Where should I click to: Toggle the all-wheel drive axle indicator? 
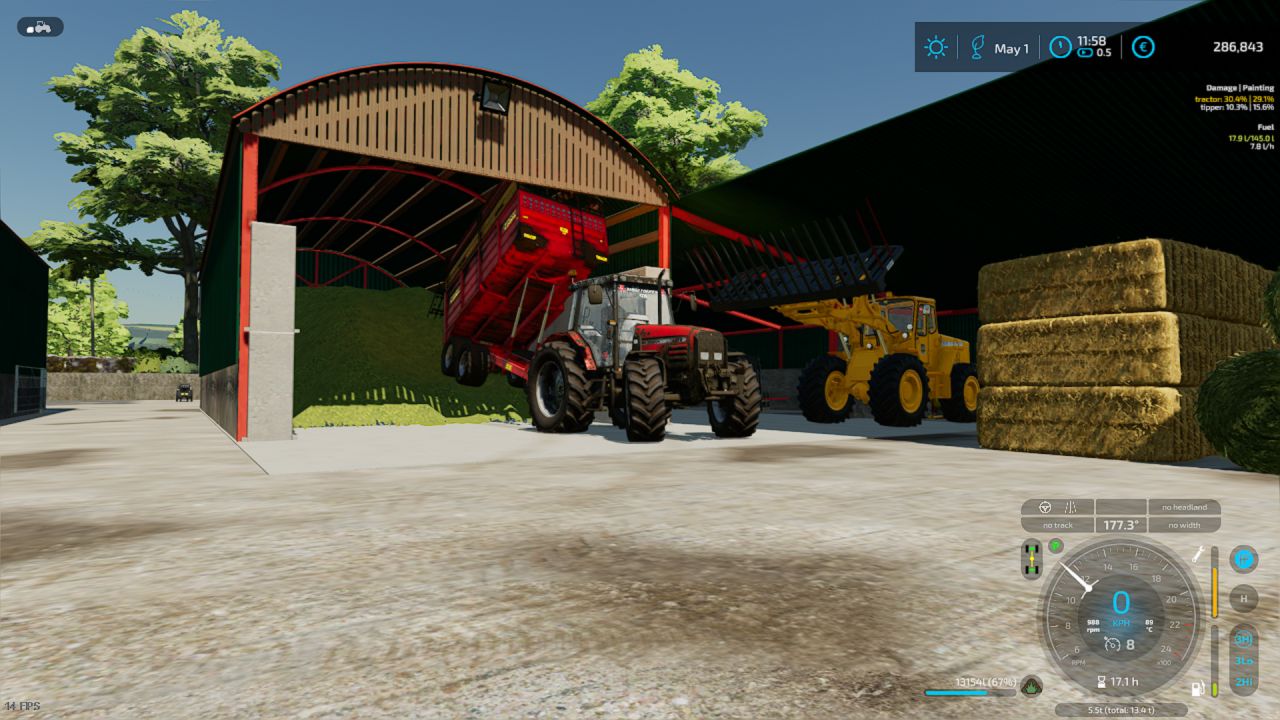pos(1032,557)
